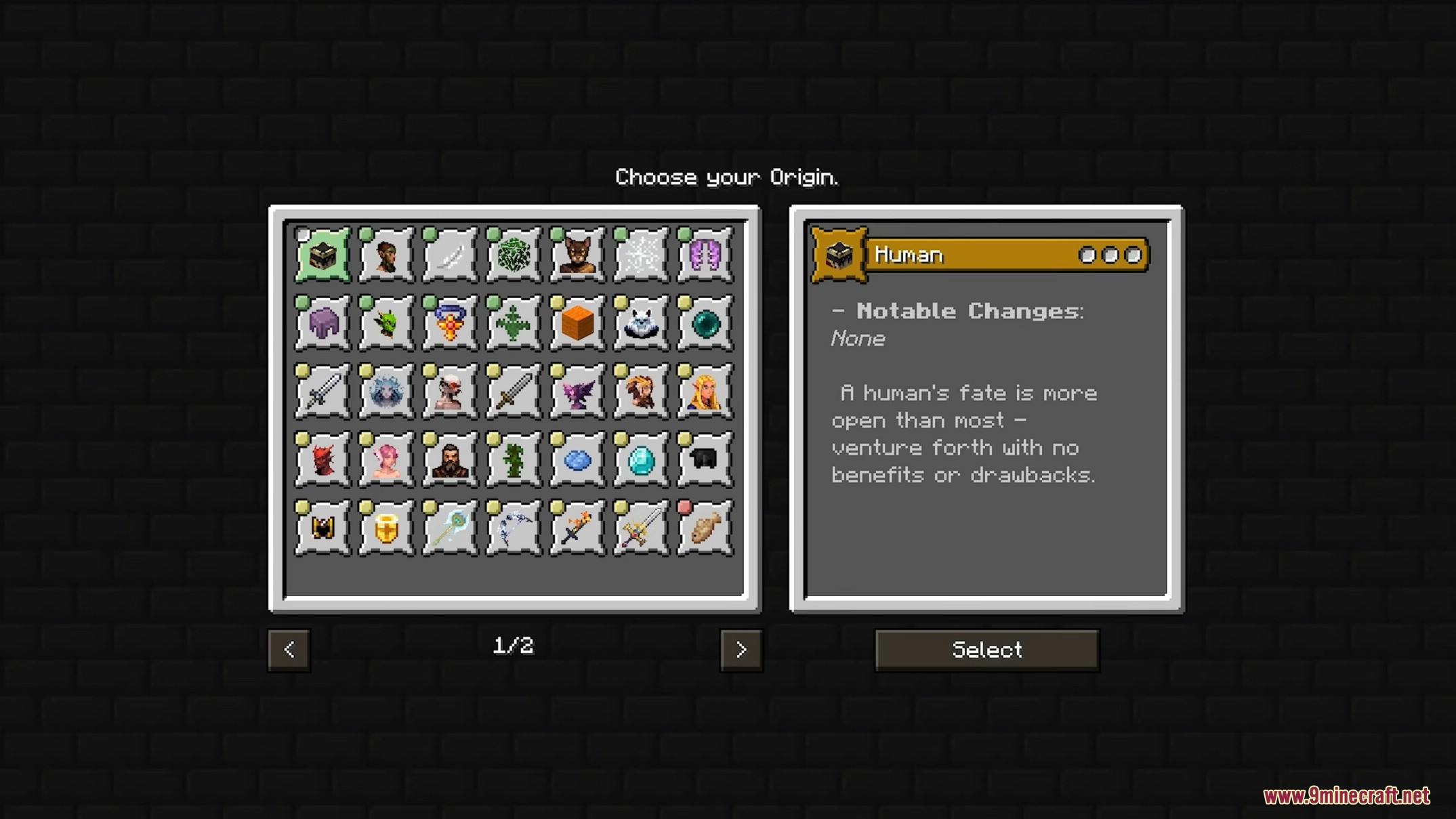The image size is (1456, 819).
Task: Choose the white feather origin
Action: click(x=450, y=255)
